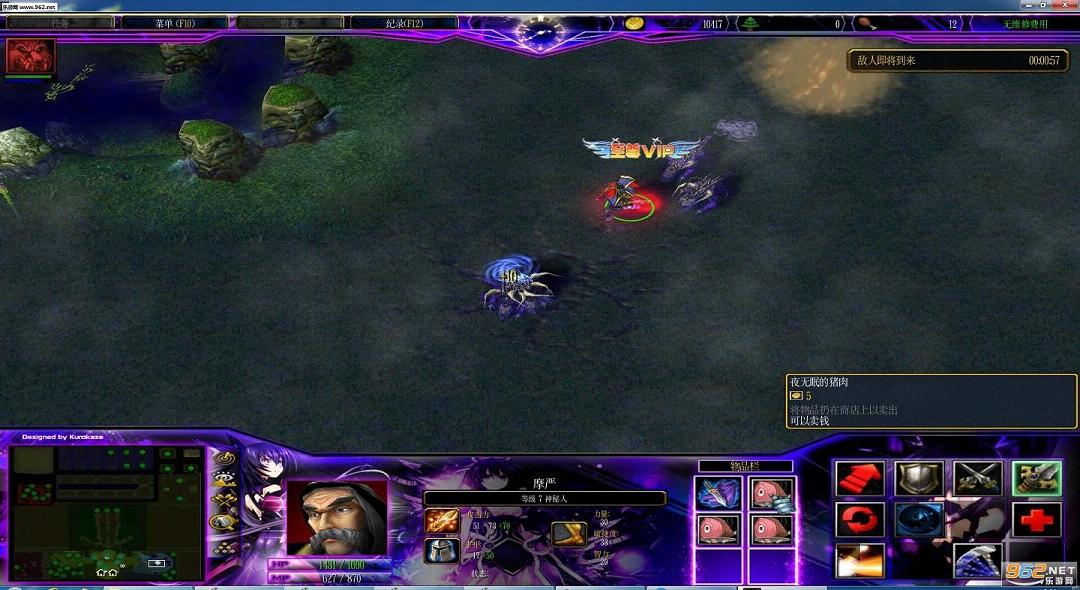Click the minimap signal ping button
This screenshot has width=1080, height=590.
tap(225, 460)
